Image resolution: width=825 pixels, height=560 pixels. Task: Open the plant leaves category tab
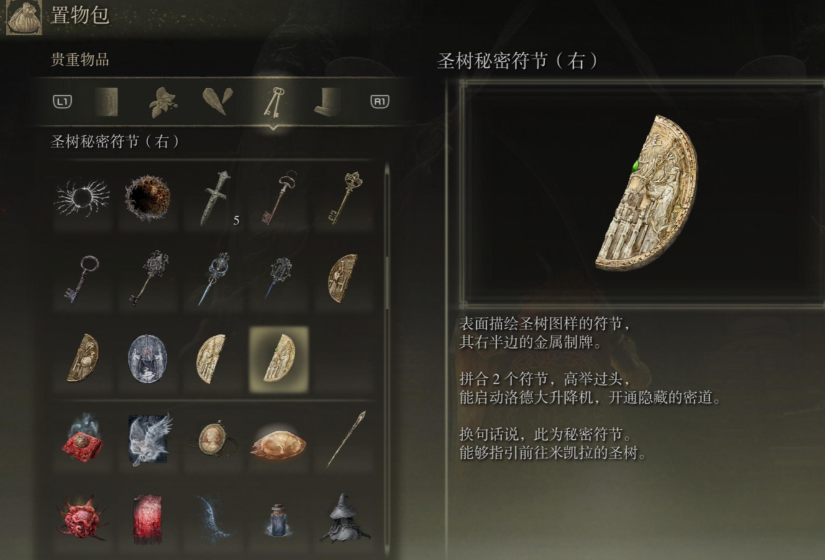[162, 101]
